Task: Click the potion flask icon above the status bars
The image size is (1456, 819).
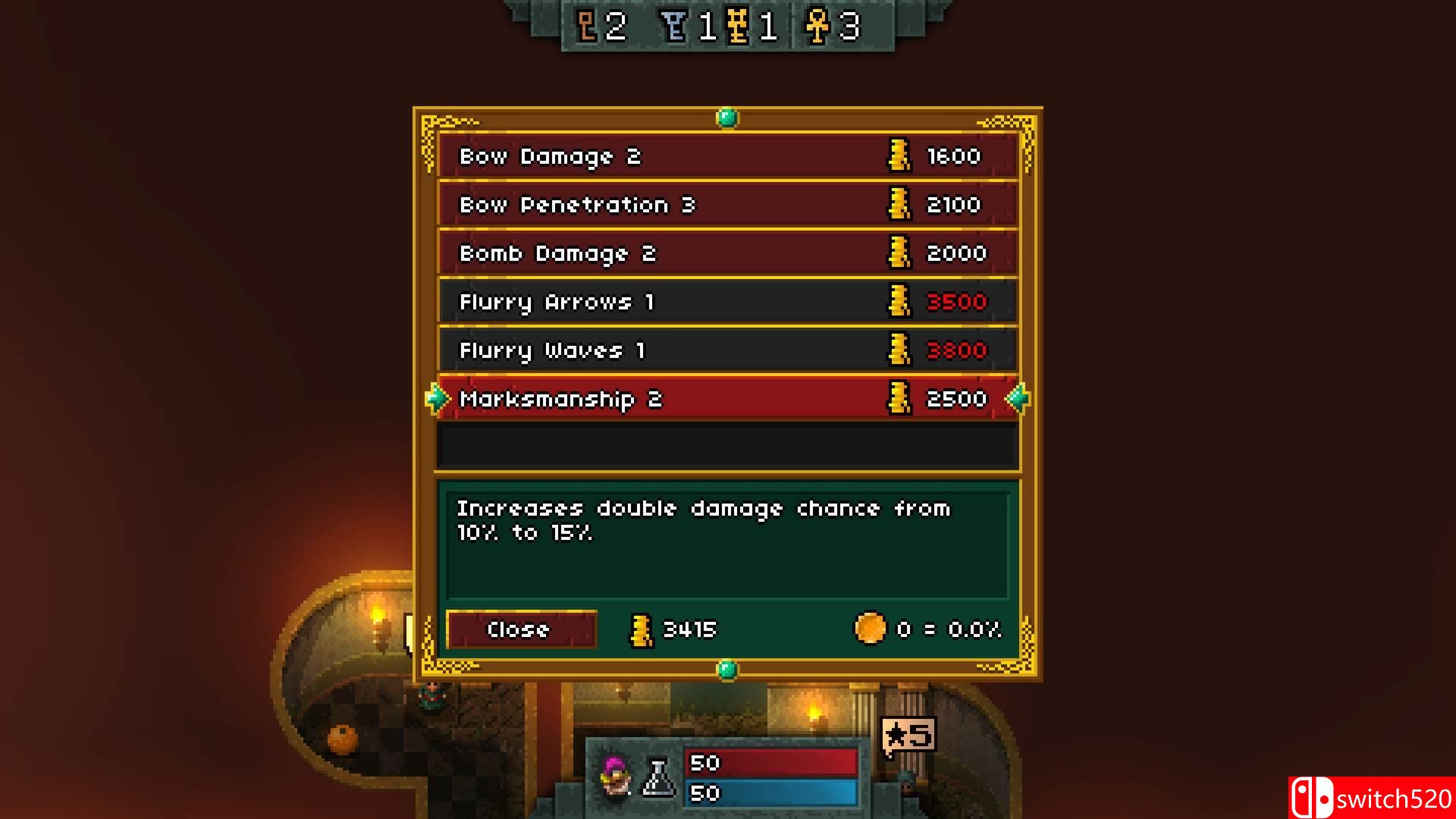Action: [657, 775]
